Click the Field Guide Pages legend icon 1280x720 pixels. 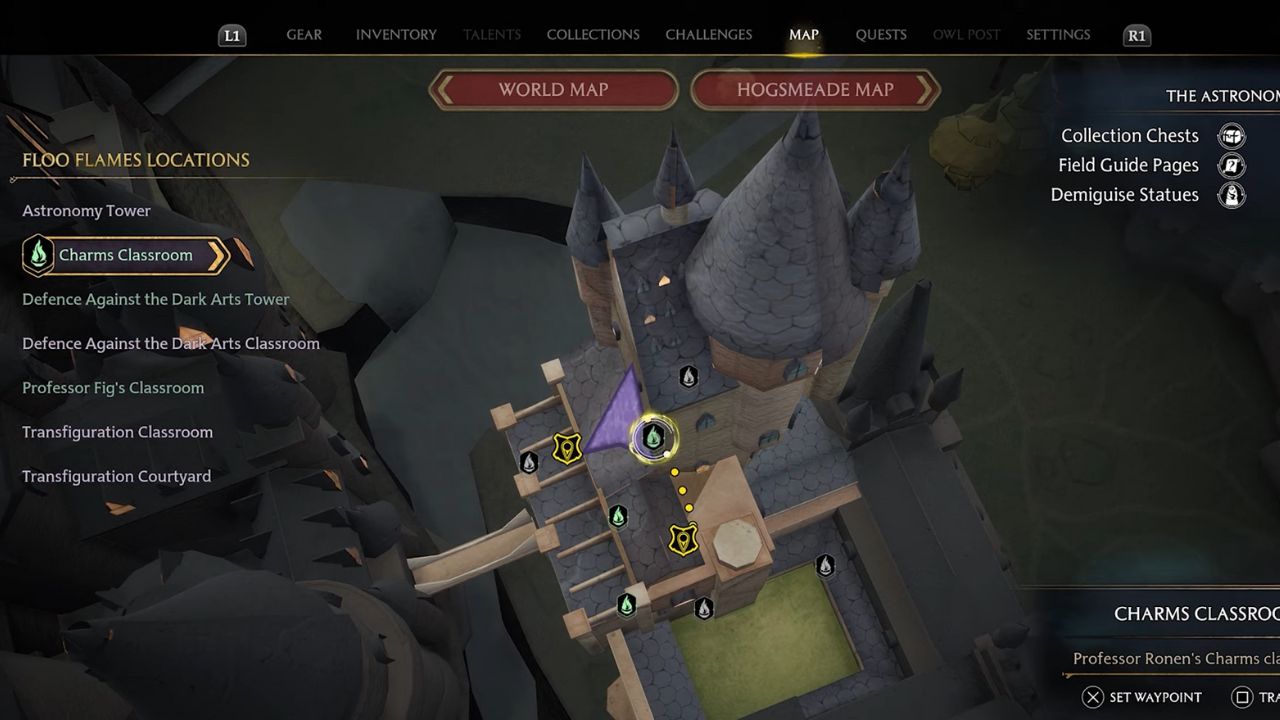pos(1231,166)
